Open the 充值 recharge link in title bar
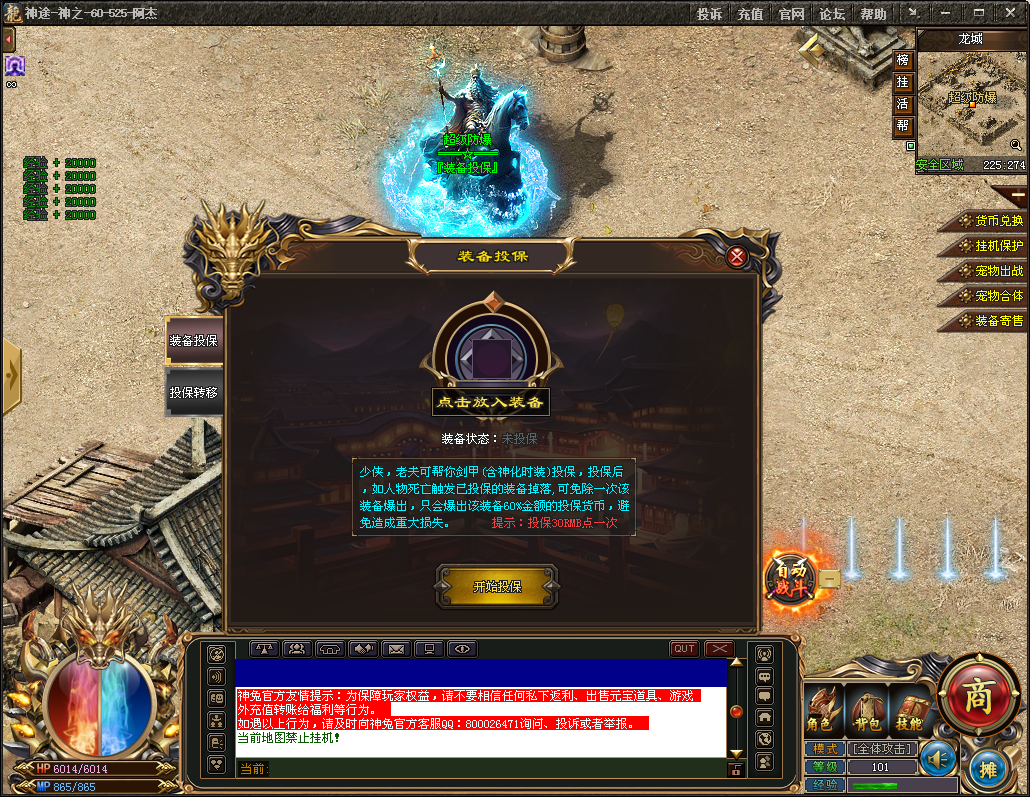The image size is (1030, 797). (x=750, y=14)
